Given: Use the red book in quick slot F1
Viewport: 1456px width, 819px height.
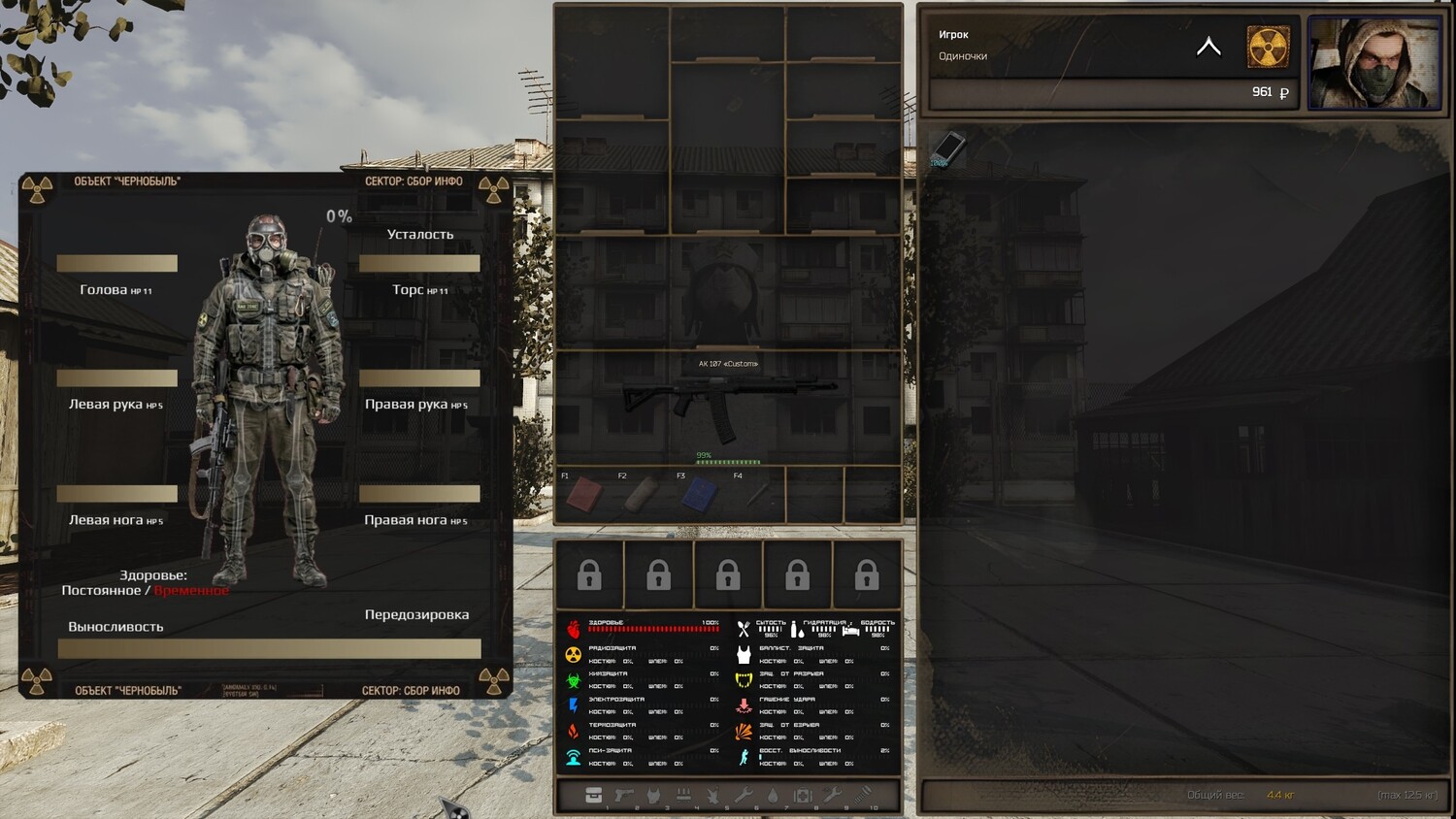Looking at the screenshot, I should tap(583, 496).
